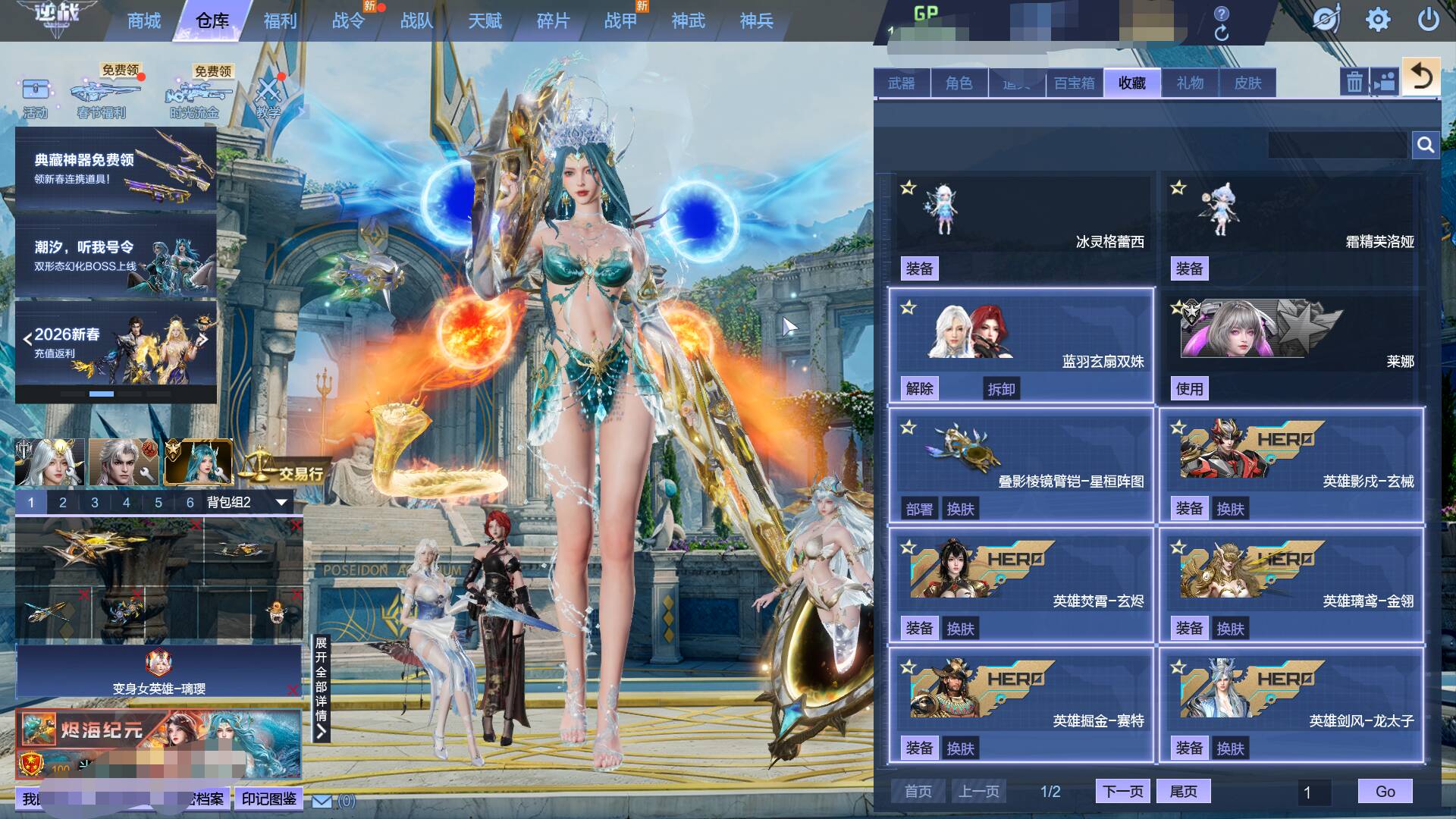Click 拆卸 on 蓝羽玄扇双姝

(x=1001, y=389)
